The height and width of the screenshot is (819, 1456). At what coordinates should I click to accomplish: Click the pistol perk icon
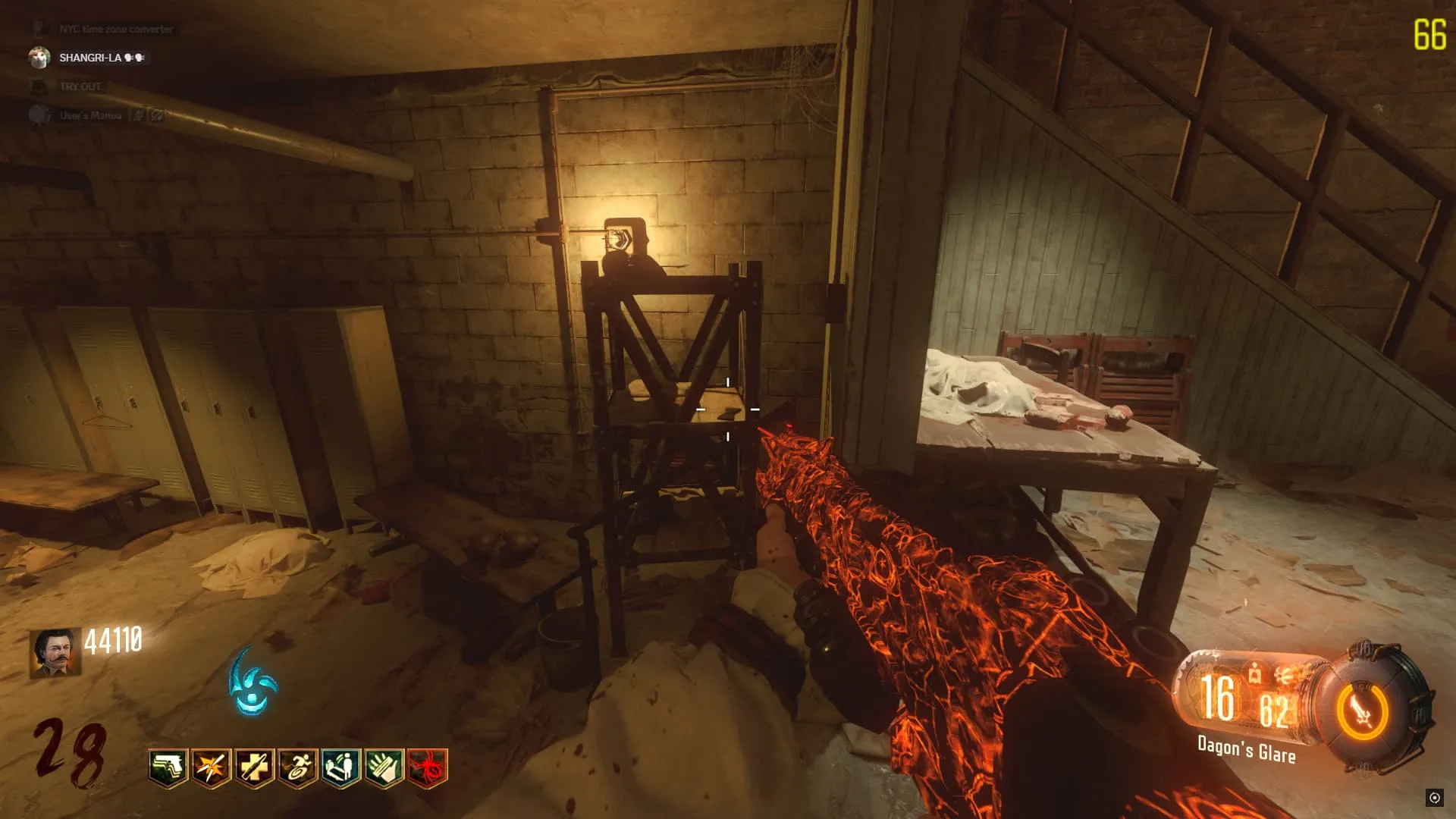[x=168, y=768]
